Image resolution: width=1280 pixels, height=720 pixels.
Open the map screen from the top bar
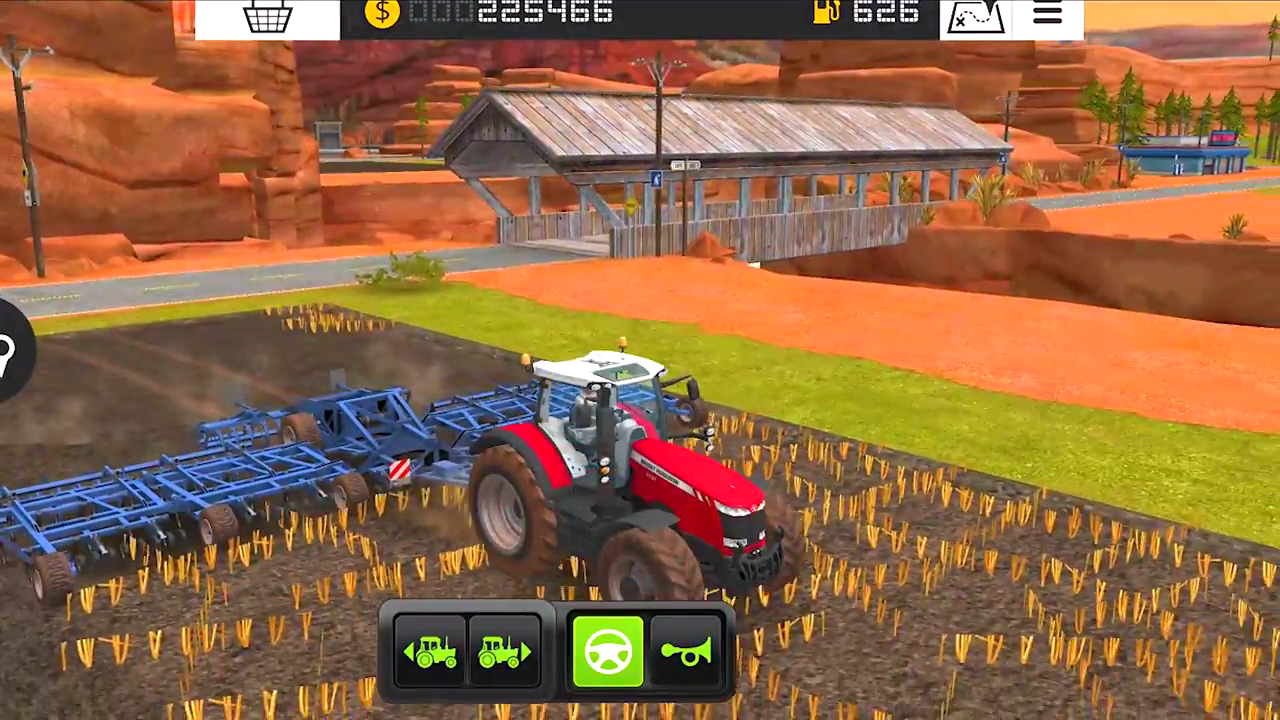(975, 16)
